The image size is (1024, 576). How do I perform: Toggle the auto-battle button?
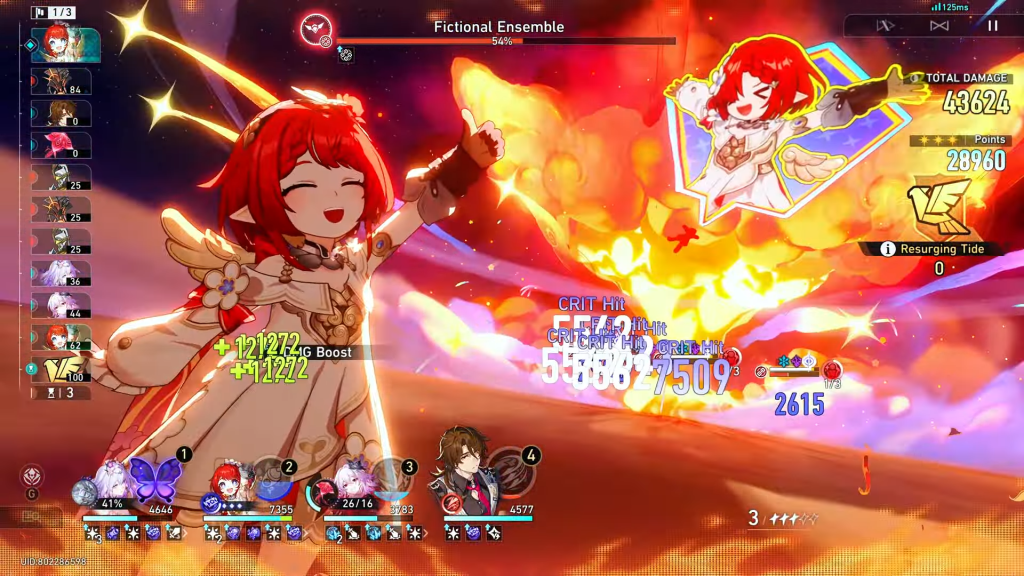tap(885, 26)
